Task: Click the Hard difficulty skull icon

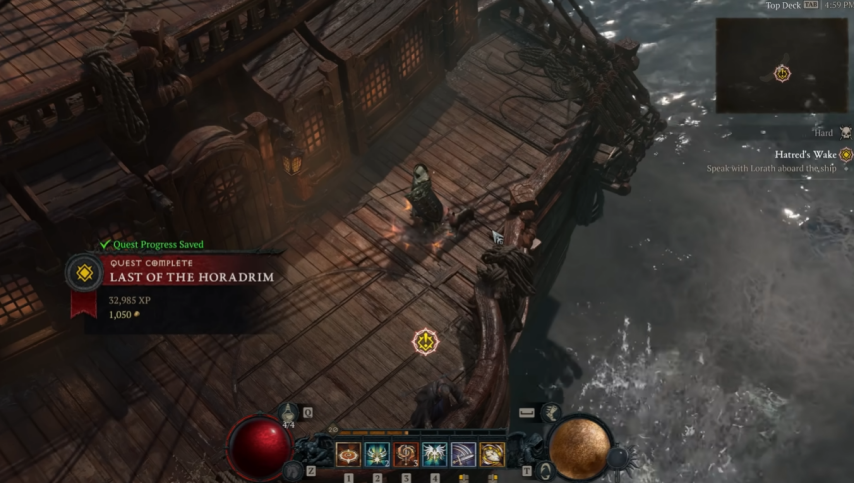Action: 845,132
